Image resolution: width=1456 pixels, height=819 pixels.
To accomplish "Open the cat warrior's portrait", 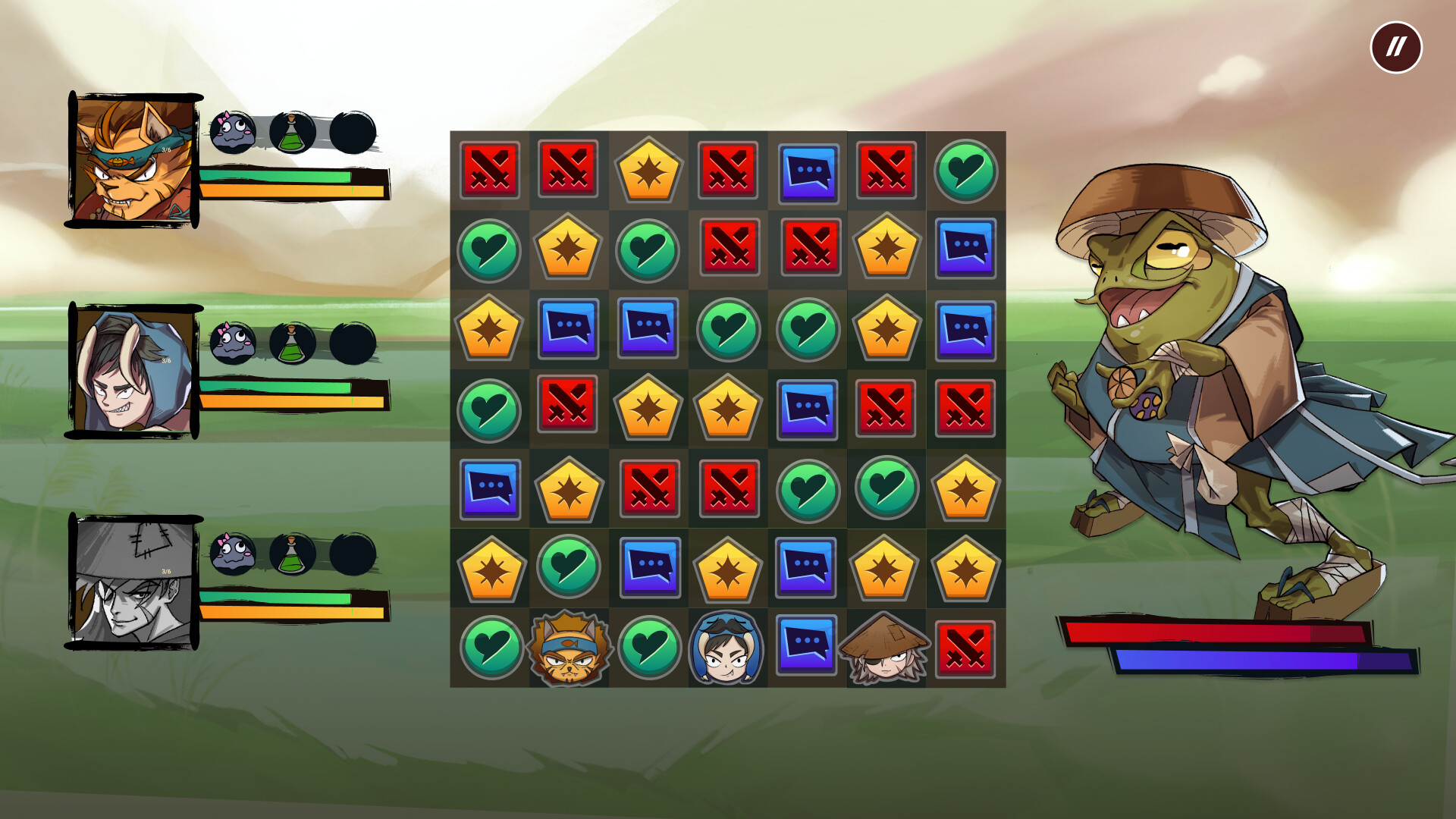I will point(134,158).
